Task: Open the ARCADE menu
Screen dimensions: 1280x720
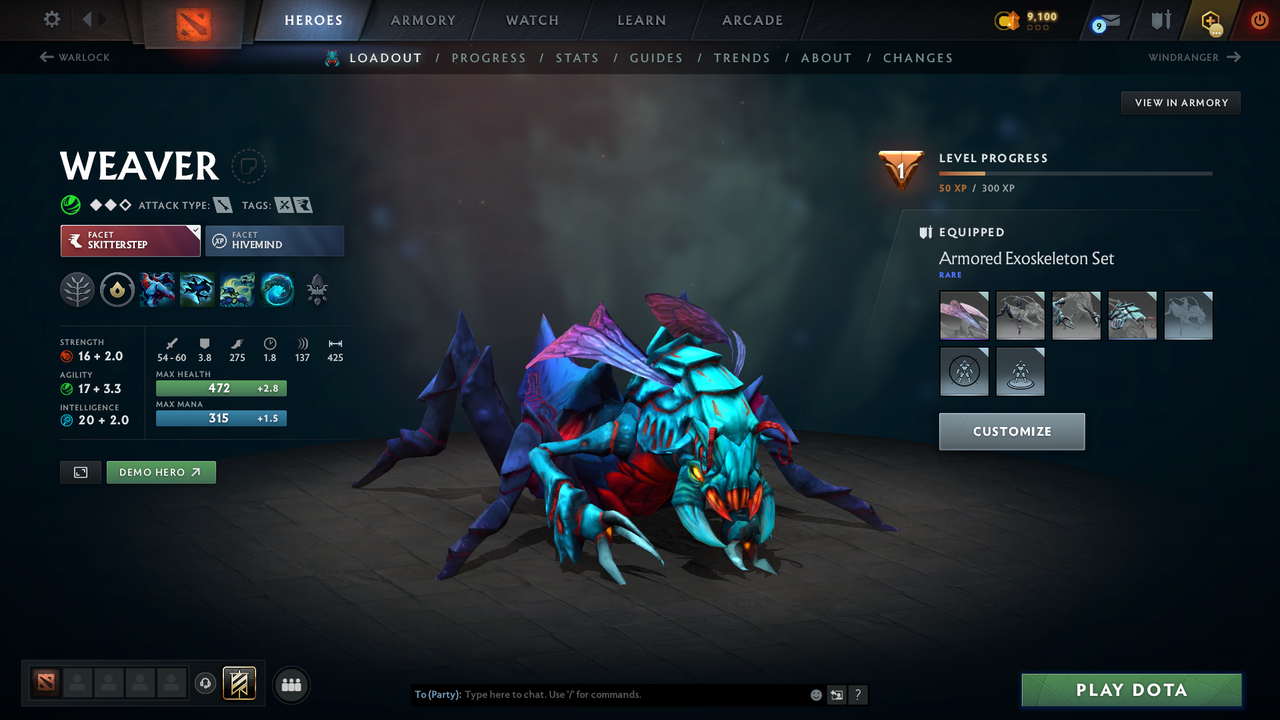Action: pos(751,20)
